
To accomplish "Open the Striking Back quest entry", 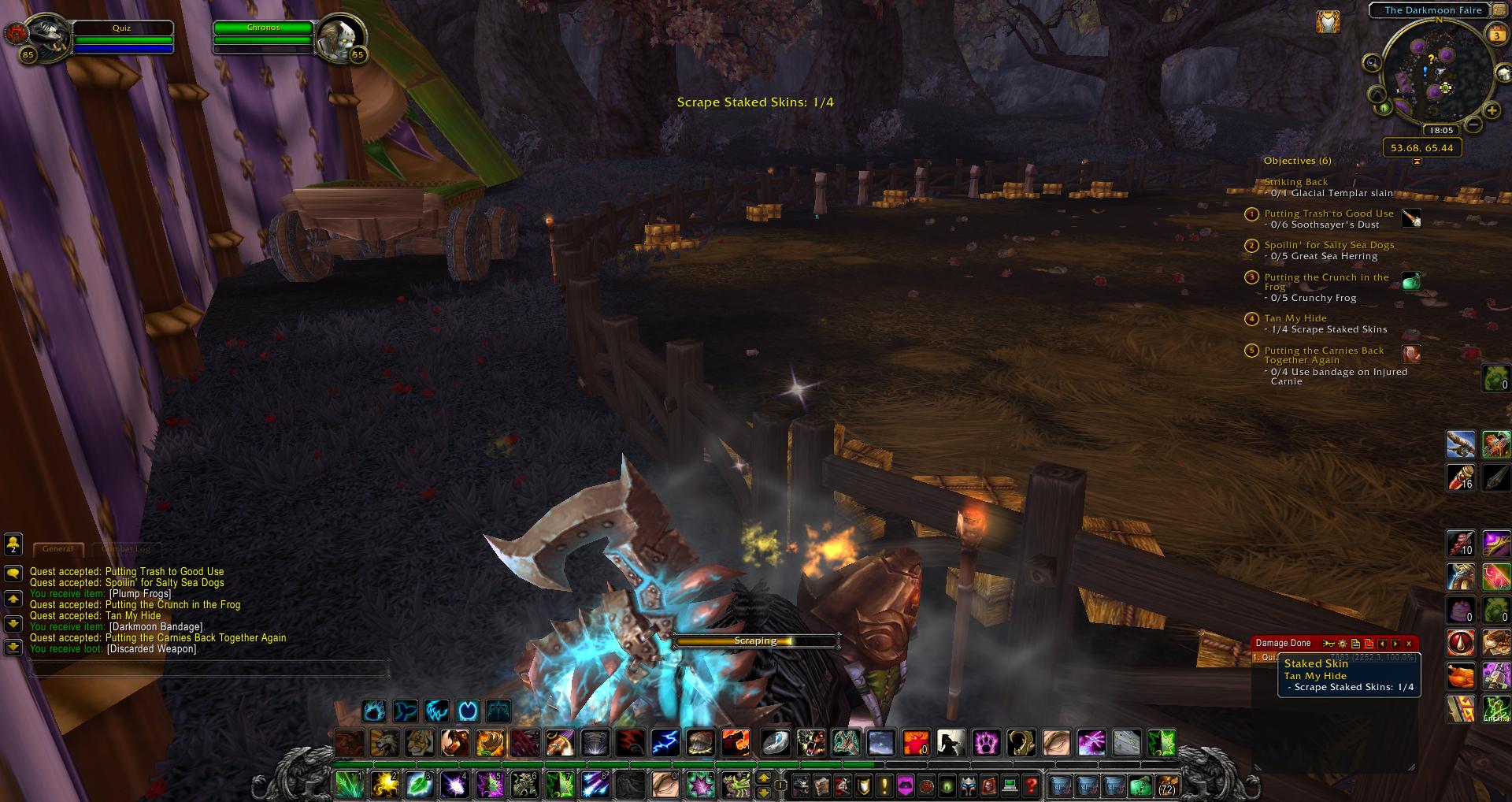I will pos(1295,182).
